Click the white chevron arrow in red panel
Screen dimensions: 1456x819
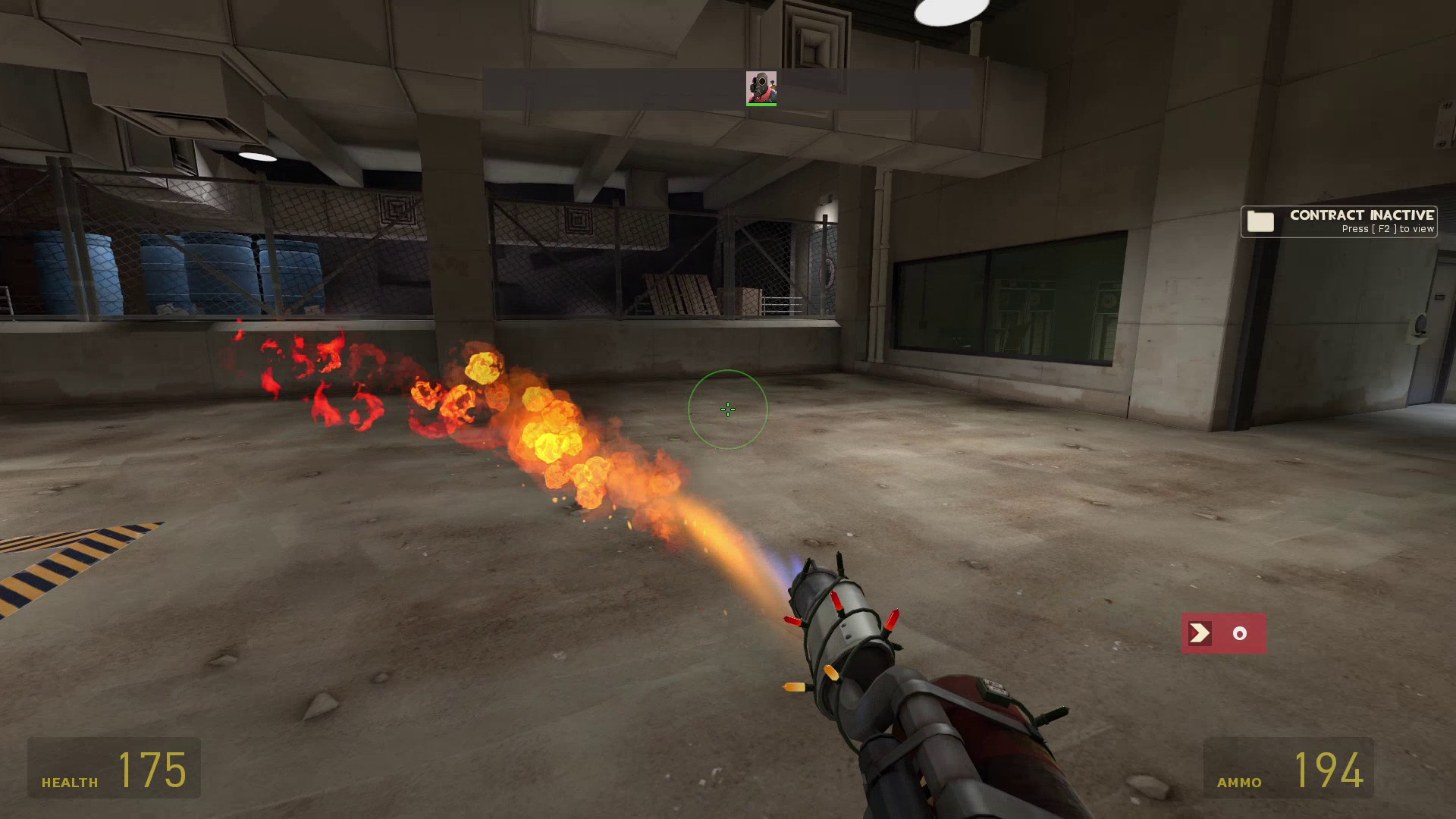click(1199, 632)
